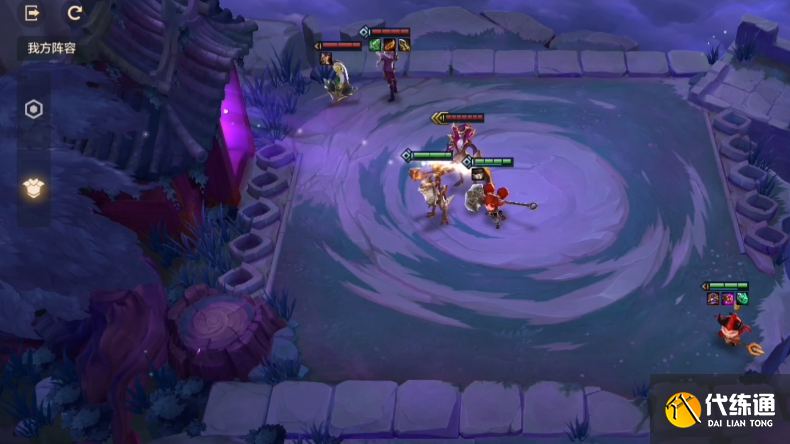Click the circular refresh arrow button
Viewport: 790px width, 444px height.
tap(75, 14)
